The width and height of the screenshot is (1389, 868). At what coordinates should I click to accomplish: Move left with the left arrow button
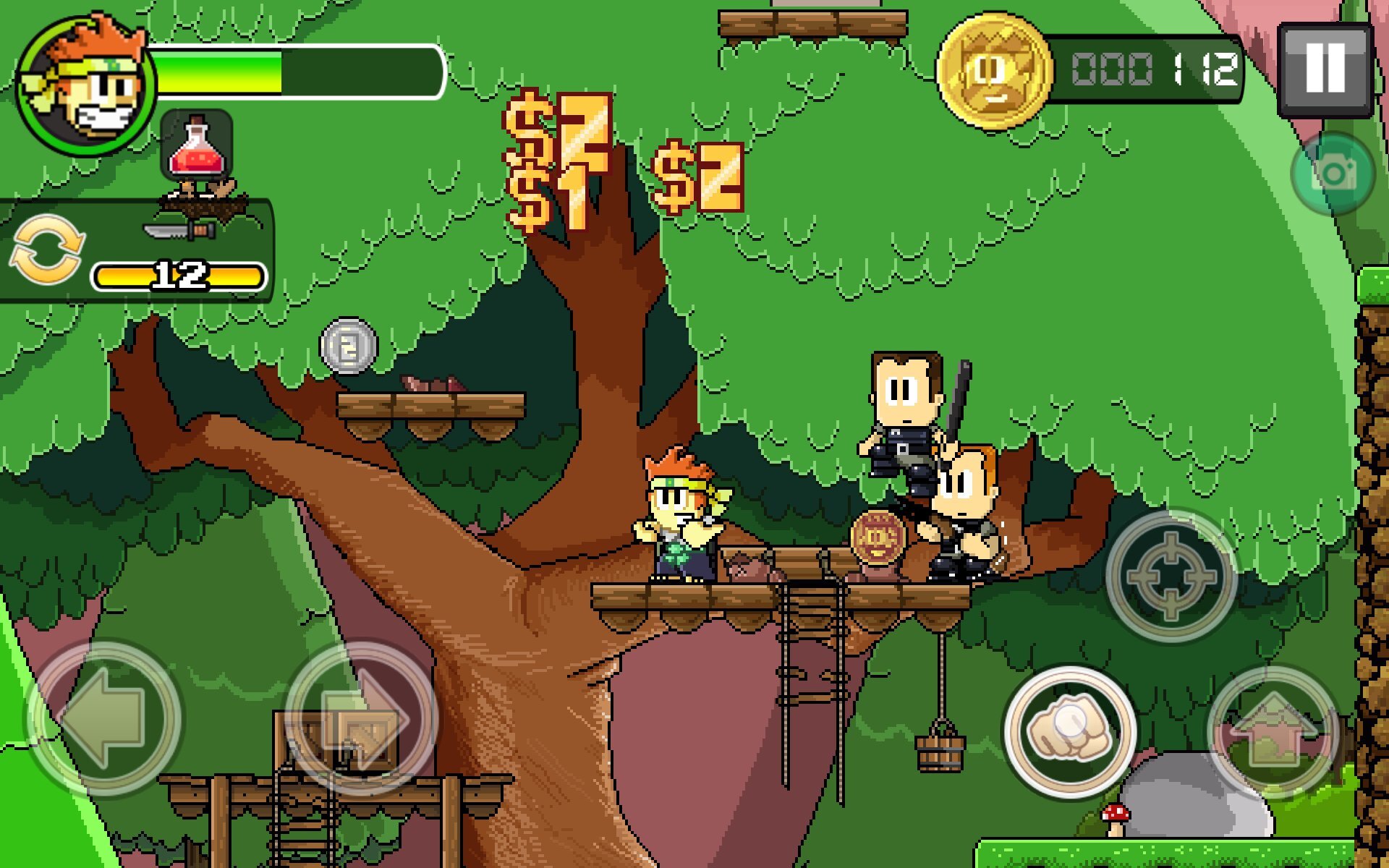pos(103,718)
